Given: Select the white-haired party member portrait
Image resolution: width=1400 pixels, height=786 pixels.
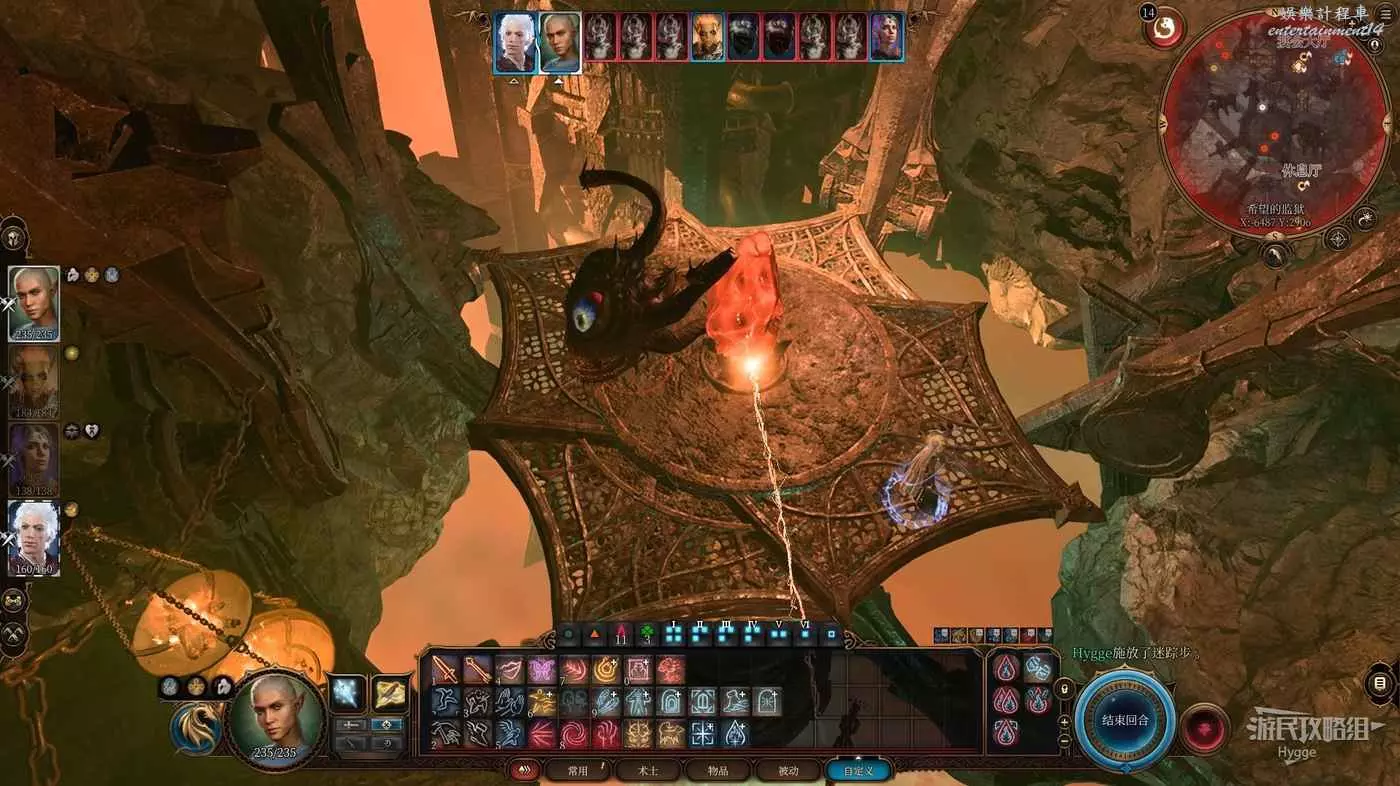Looking at the screenshot, I should (x=34, y=539).
